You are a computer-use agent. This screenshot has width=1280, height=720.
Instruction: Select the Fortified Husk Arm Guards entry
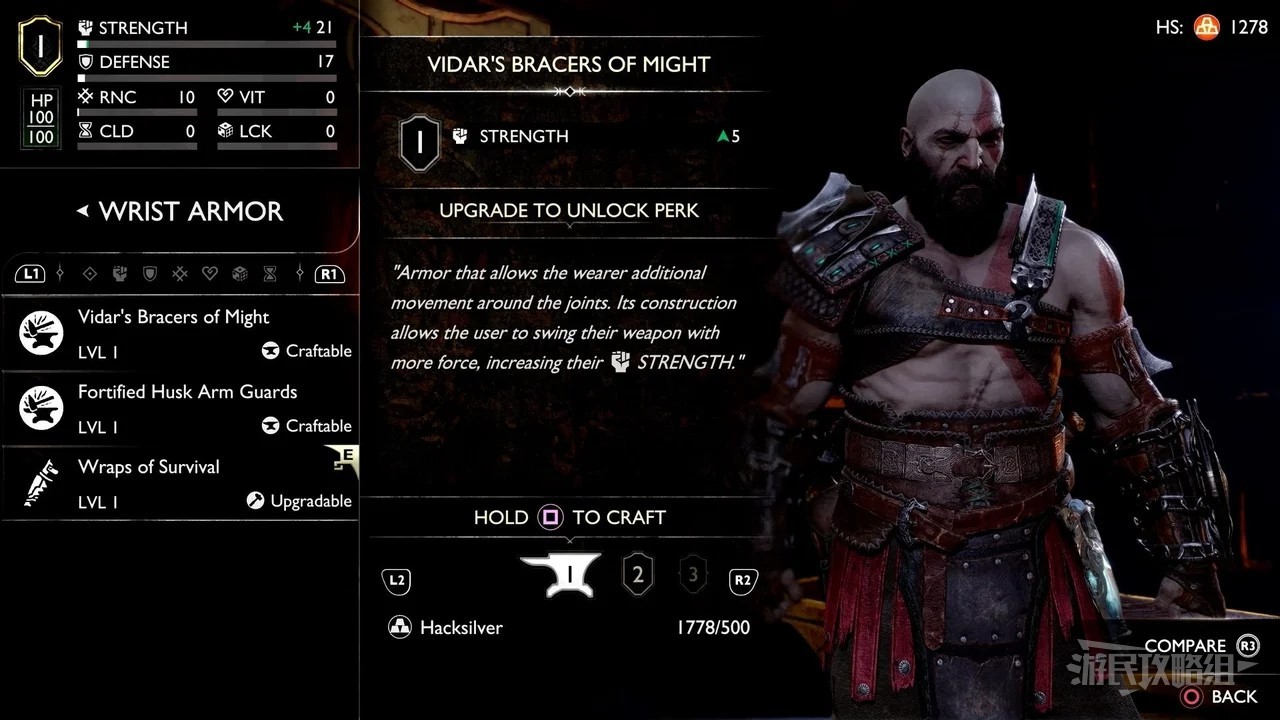pyautogui.click(x=185, y=408)
